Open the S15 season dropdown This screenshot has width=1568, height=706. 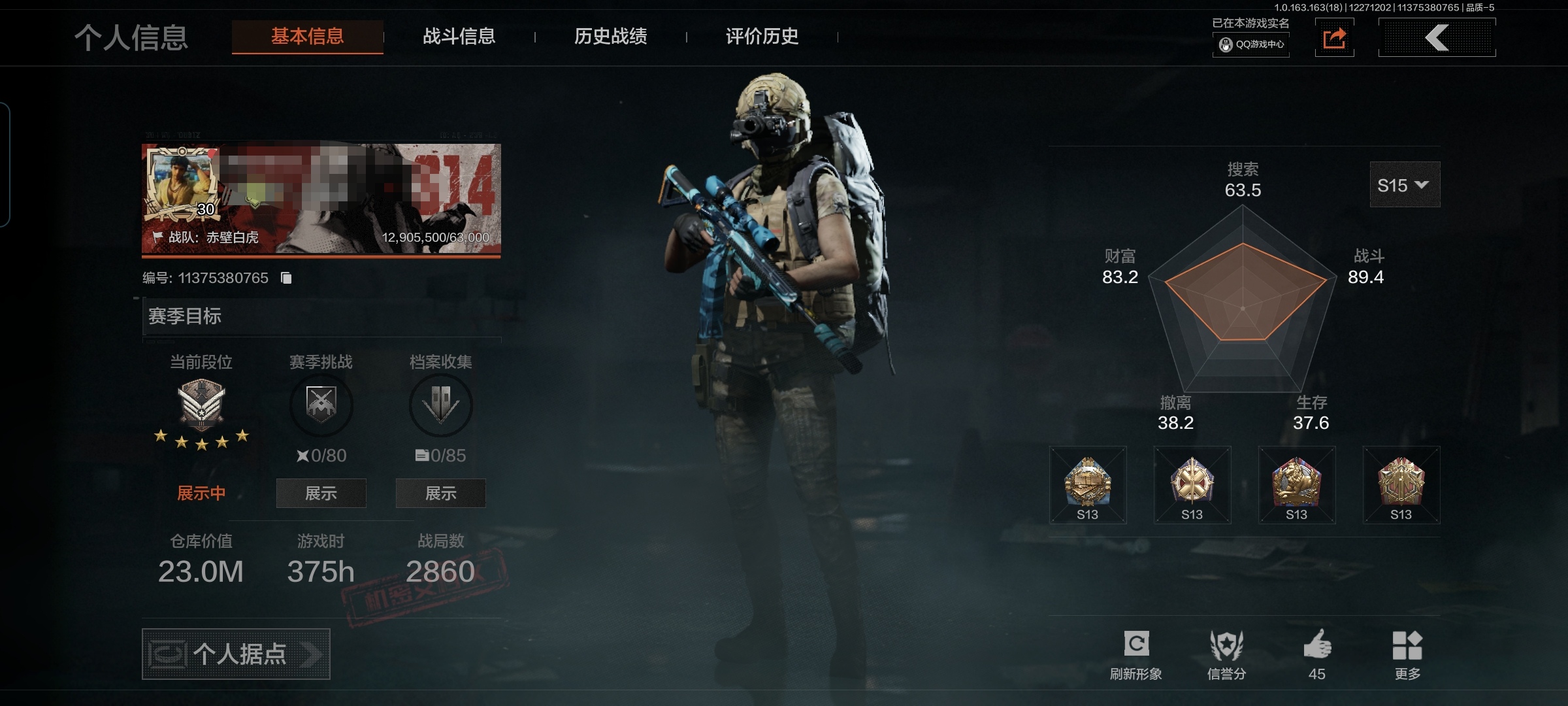1404,186
